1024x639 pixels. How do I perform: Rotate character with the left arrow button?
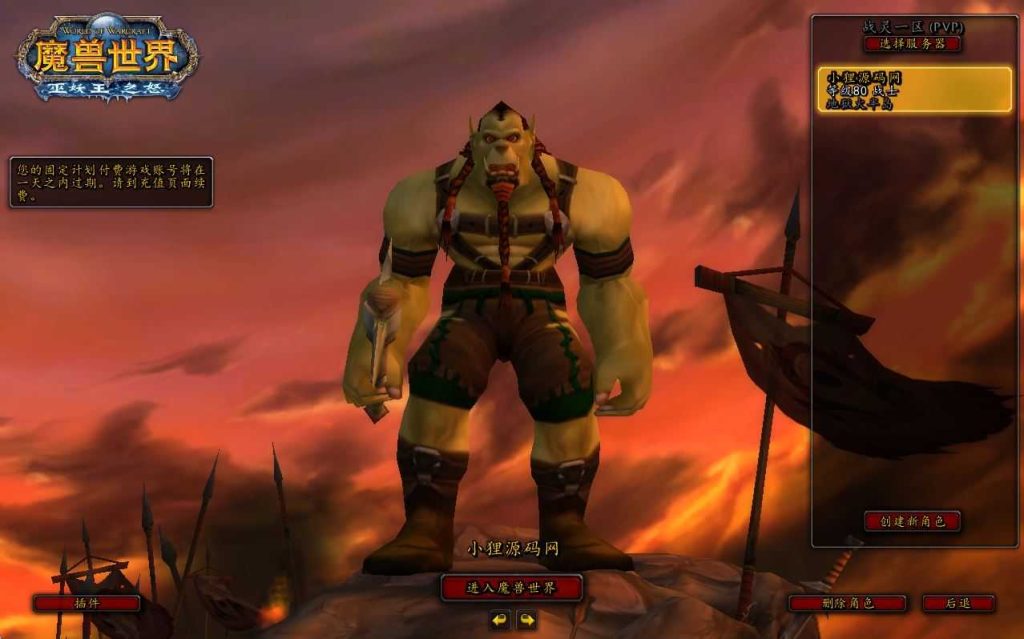tap(499, 621)
